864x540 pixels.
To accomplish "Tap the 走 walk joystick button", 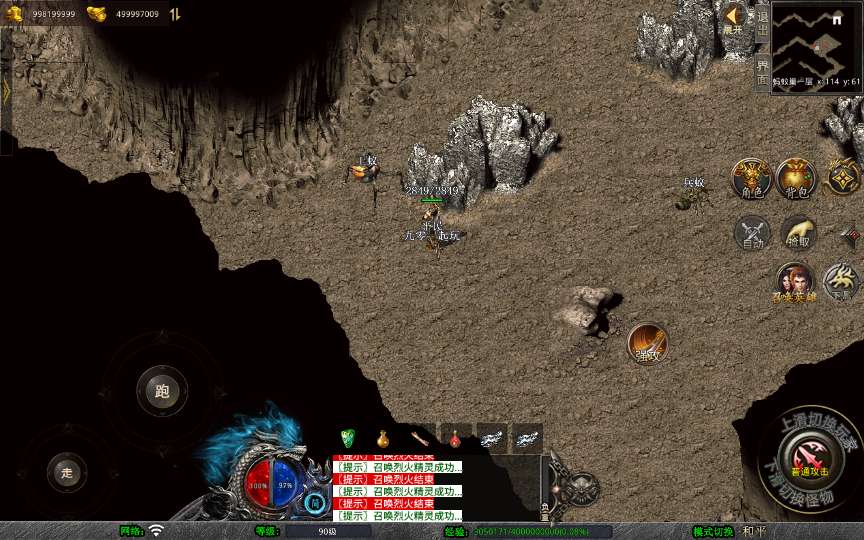I will coord(67,471).
